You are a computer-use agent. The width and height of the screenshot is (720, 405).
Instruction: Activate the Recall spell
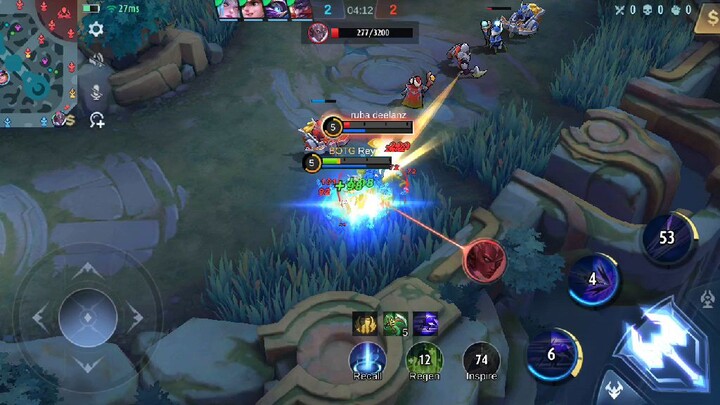tap(367, 359)
